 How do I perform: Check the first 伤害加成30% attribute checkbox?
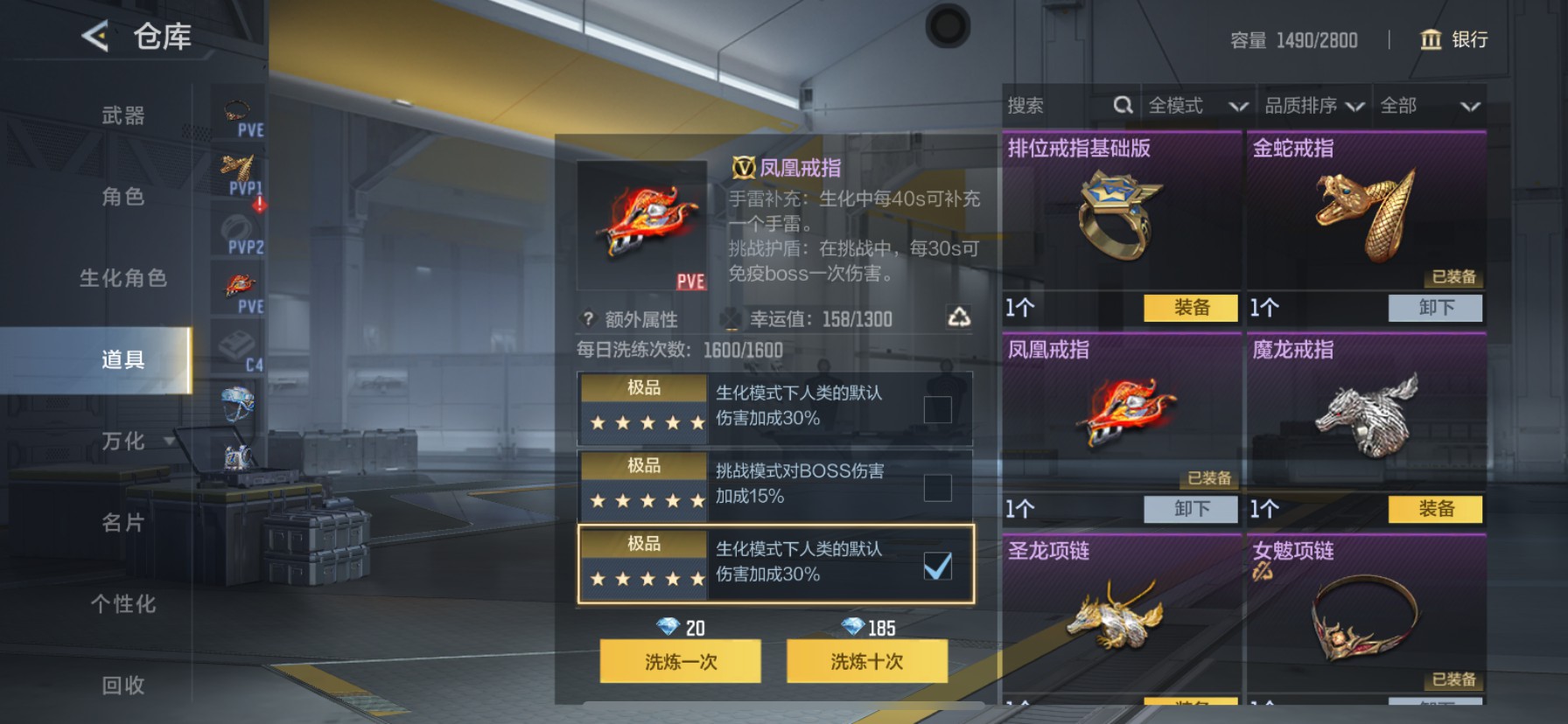938,408
